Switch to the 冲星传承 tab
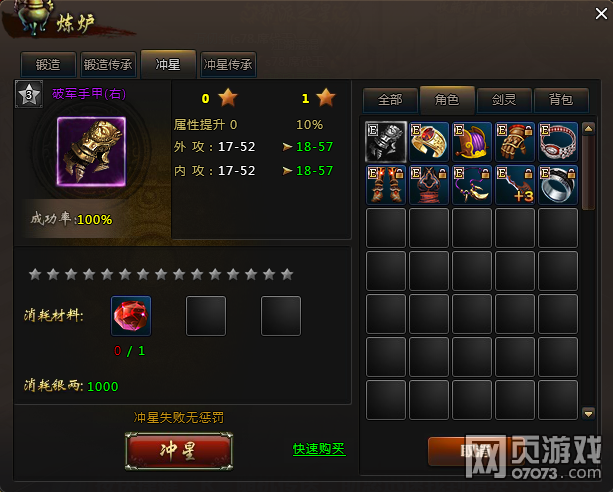 point(228,65)
